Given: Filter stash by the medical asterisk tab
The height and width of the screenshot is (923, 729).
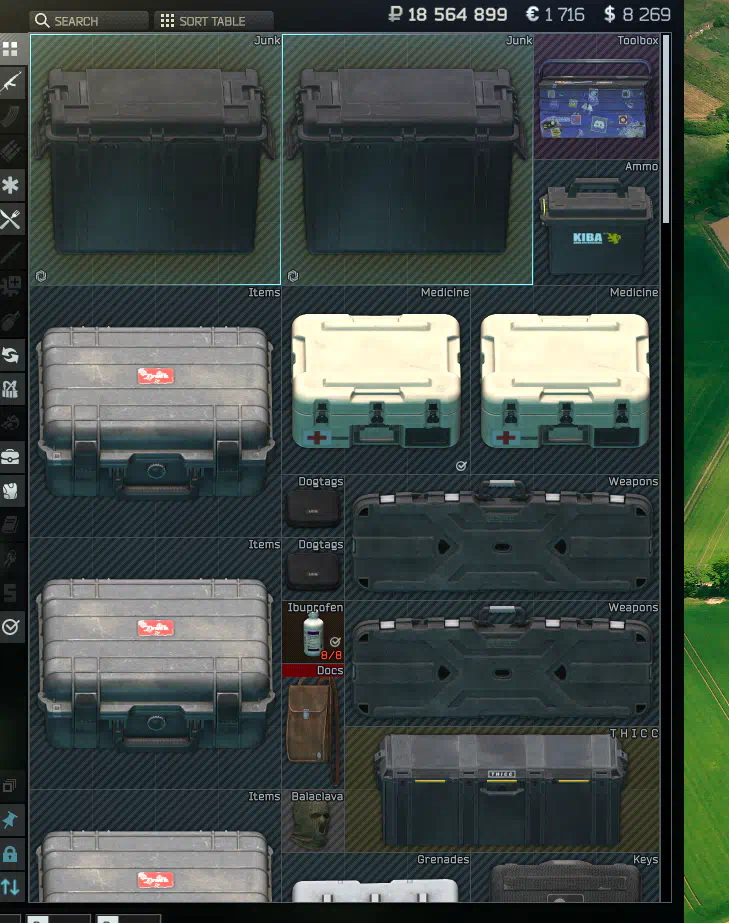Looking at the screenshot, I should pos(11,186).
